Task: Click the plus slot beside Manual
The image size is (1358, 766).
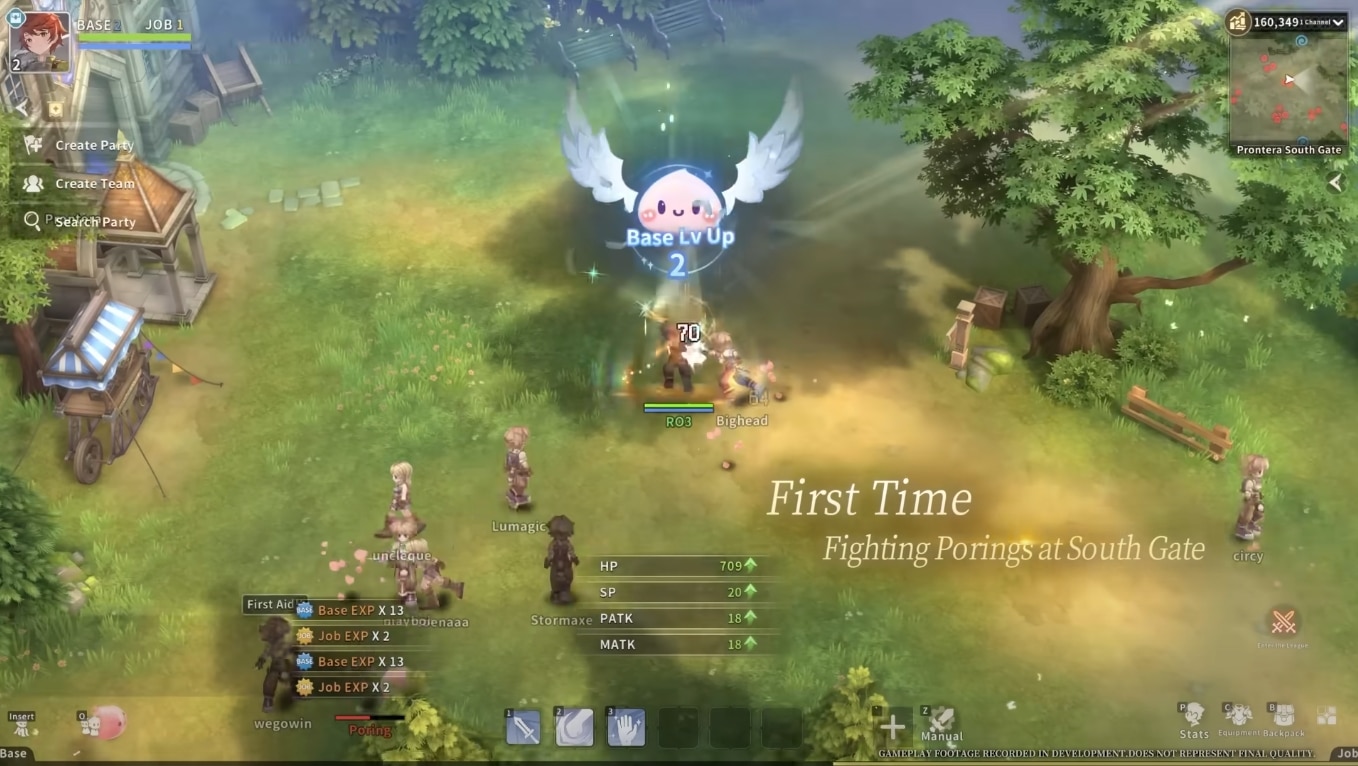Action: 893,727
